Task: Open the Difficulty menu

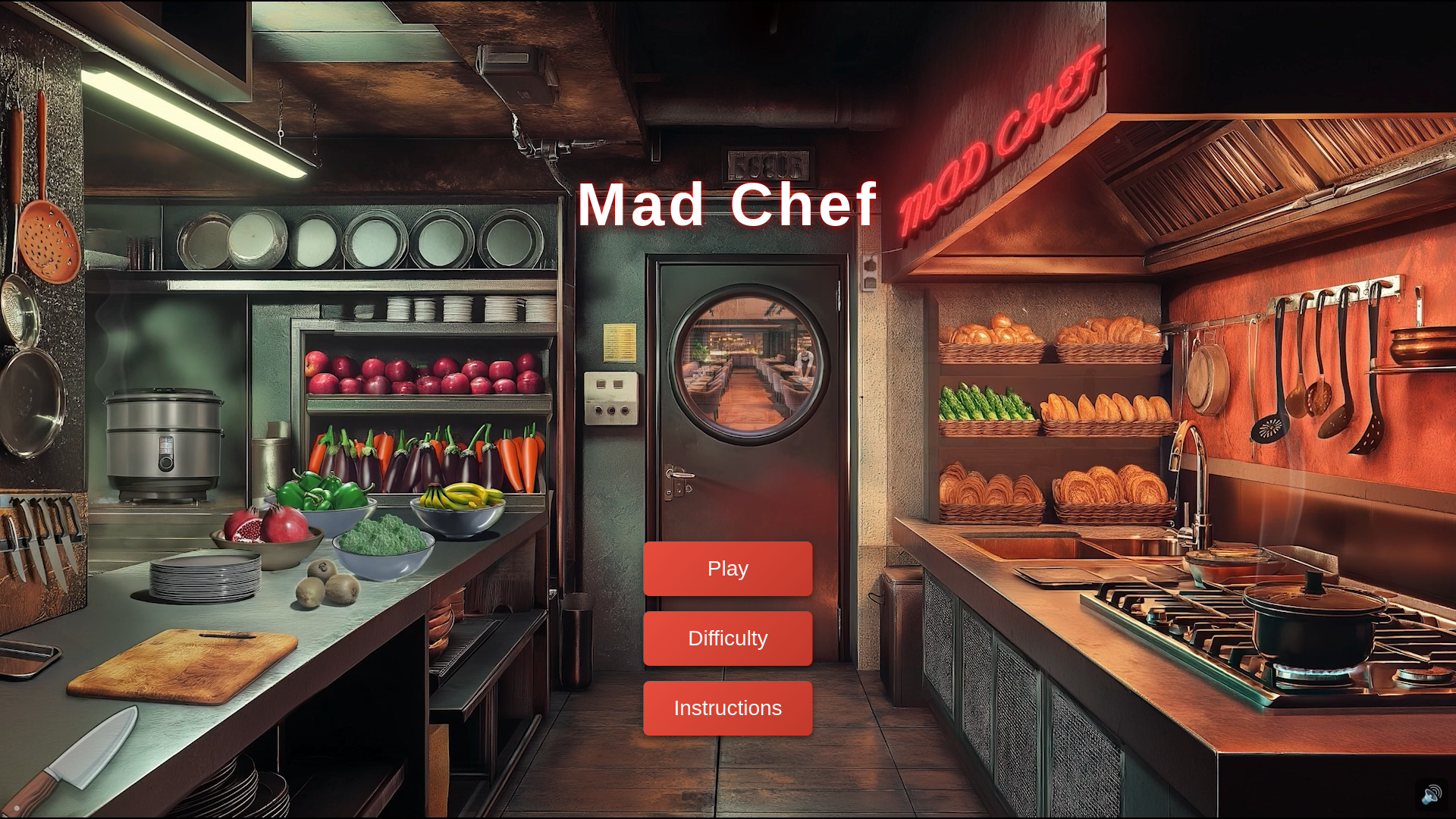Action: click(727, 639)
